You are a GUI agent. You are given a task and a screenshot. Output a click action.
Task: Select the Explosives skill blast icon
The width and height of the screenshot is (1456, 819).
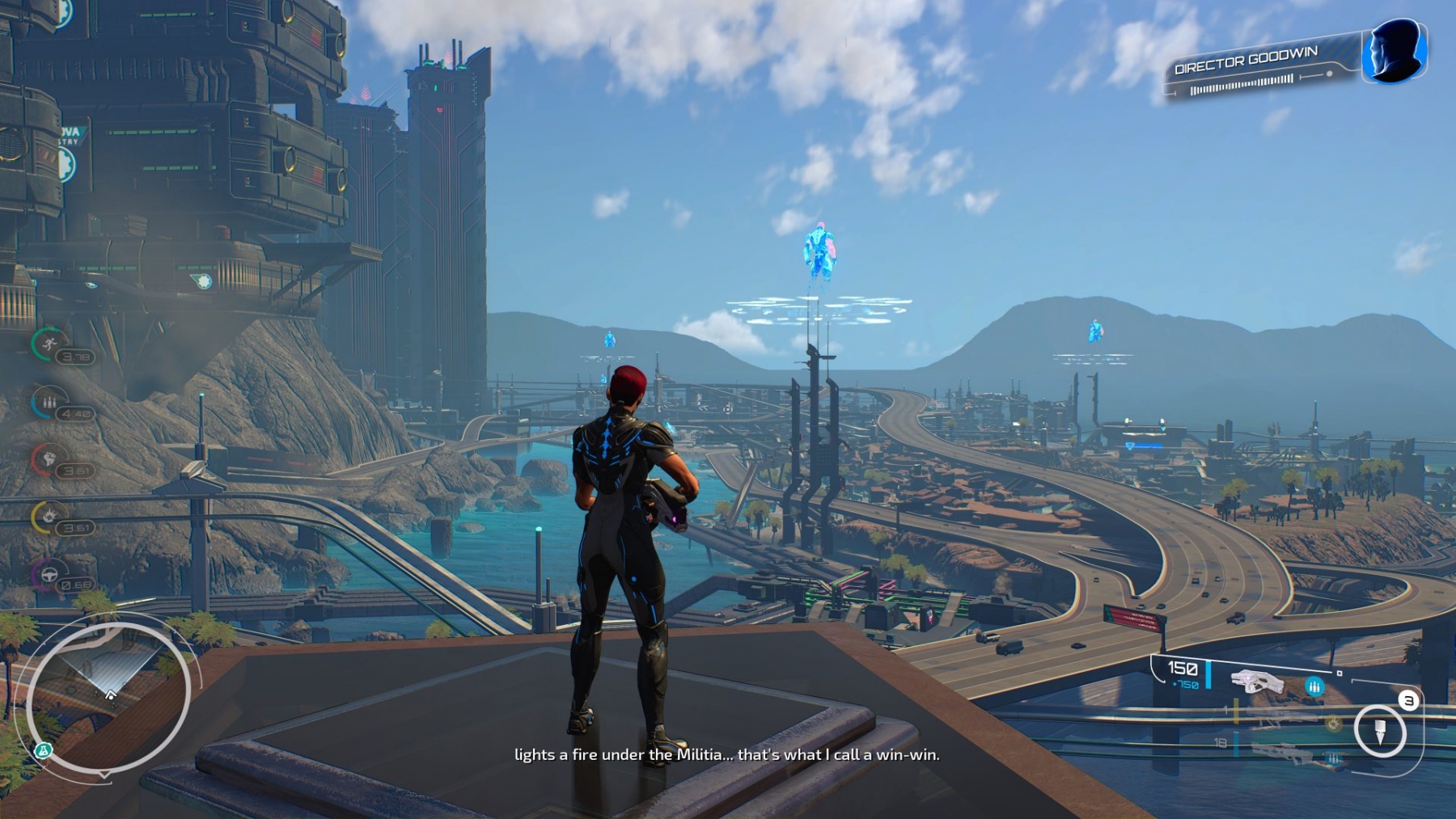coord(49,516)
